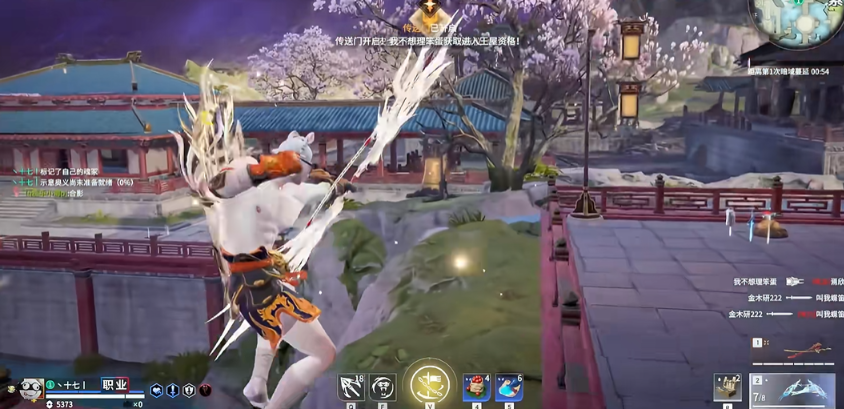Select the blue heart status icon
Image resolution: width=844 pixels, height=409 pixels.
tap(156, 390)
